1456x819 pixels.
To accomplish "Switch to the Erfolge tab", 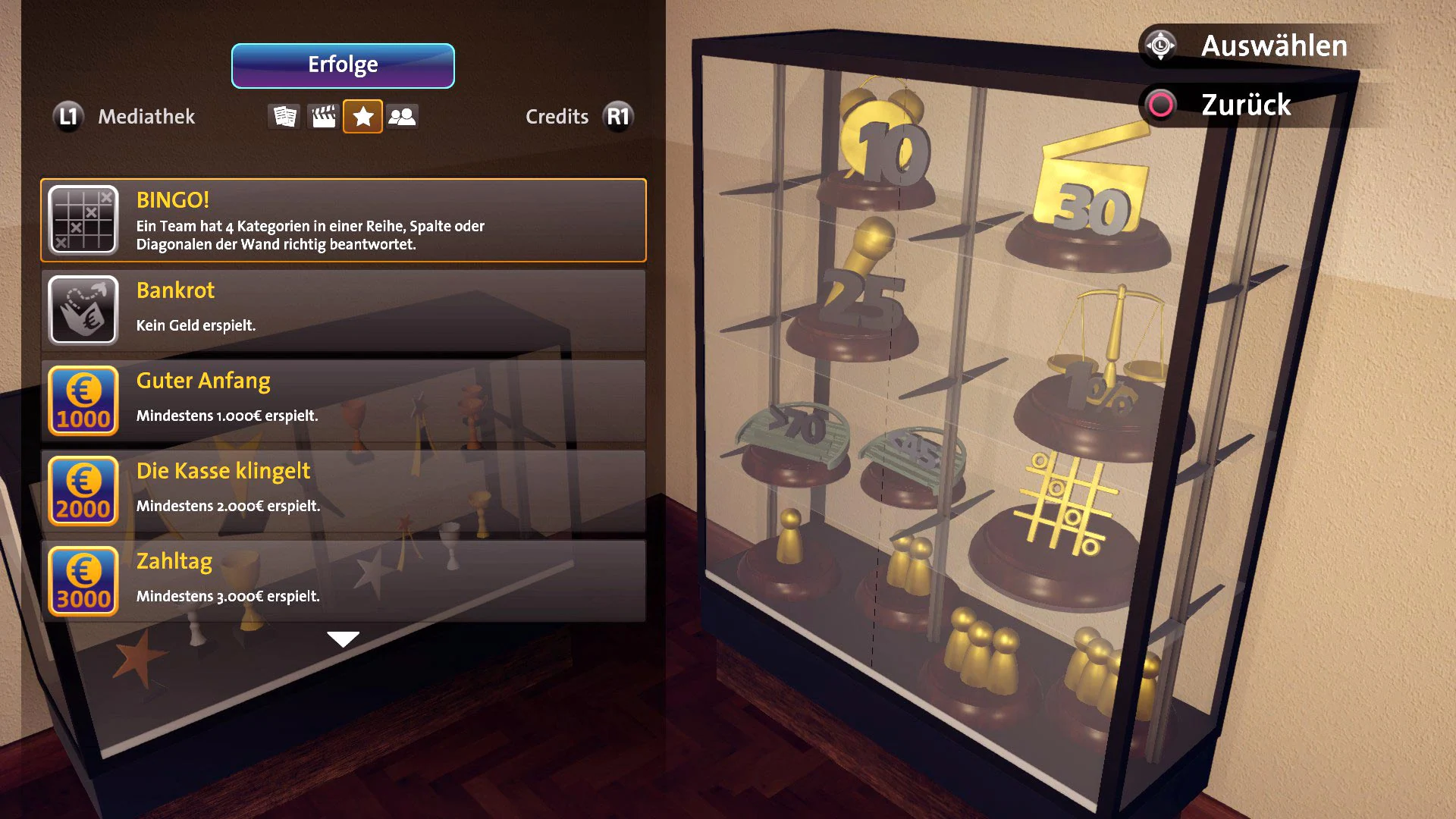I will [x=343, y=65].
